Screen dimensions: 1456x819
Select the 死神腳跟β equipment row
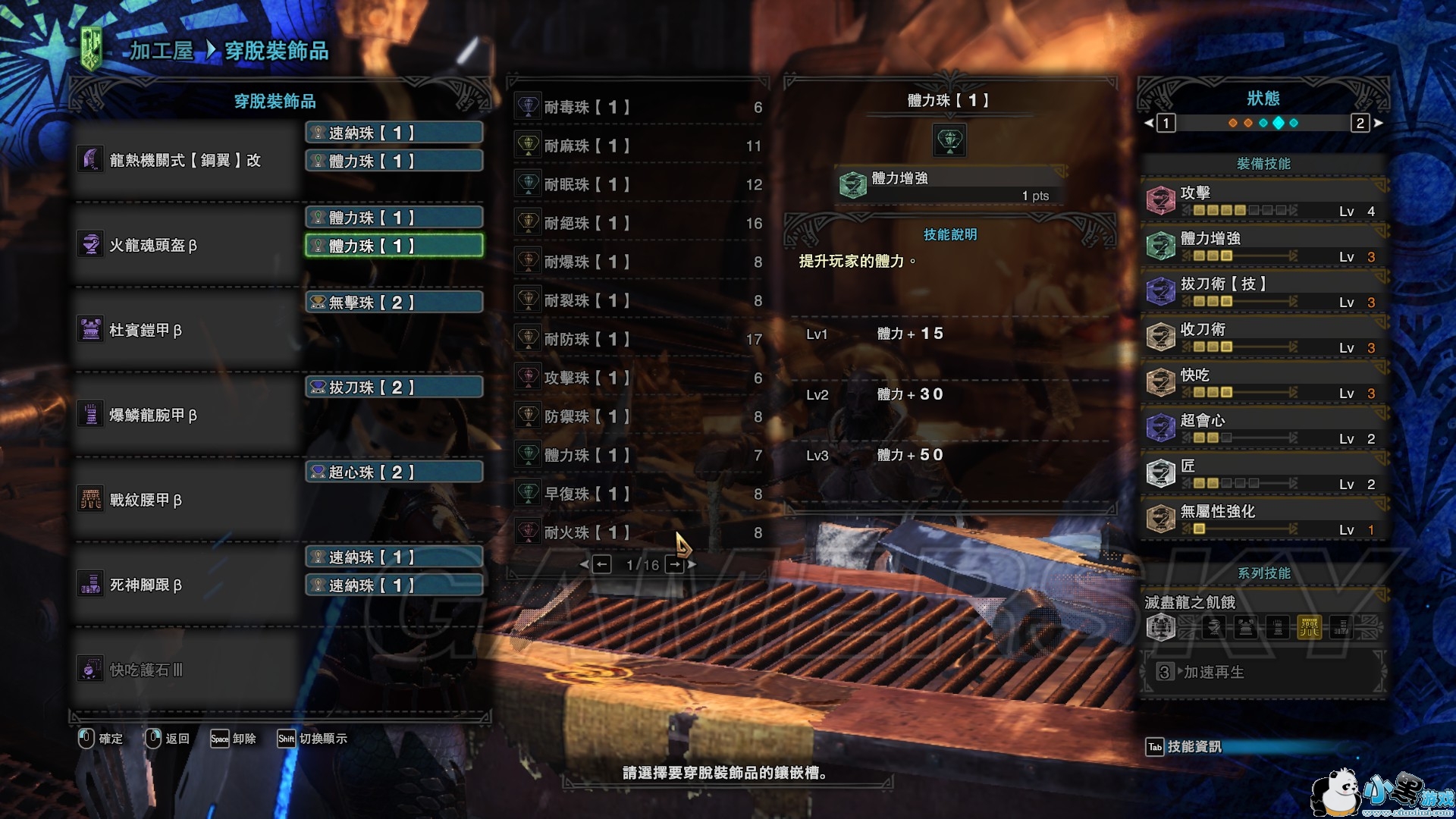point(186,585)
